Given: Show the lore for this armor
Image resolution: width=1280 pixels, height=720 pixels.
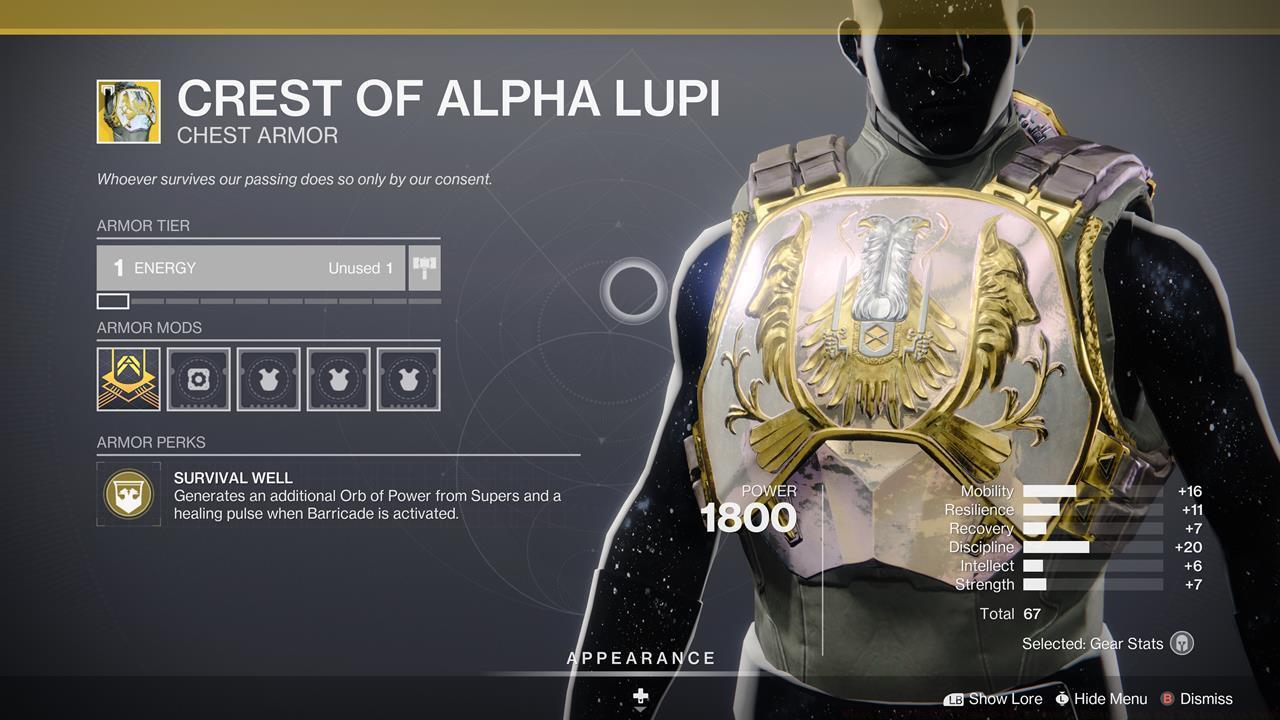Looking at the screenshot, I should 1005,699.
